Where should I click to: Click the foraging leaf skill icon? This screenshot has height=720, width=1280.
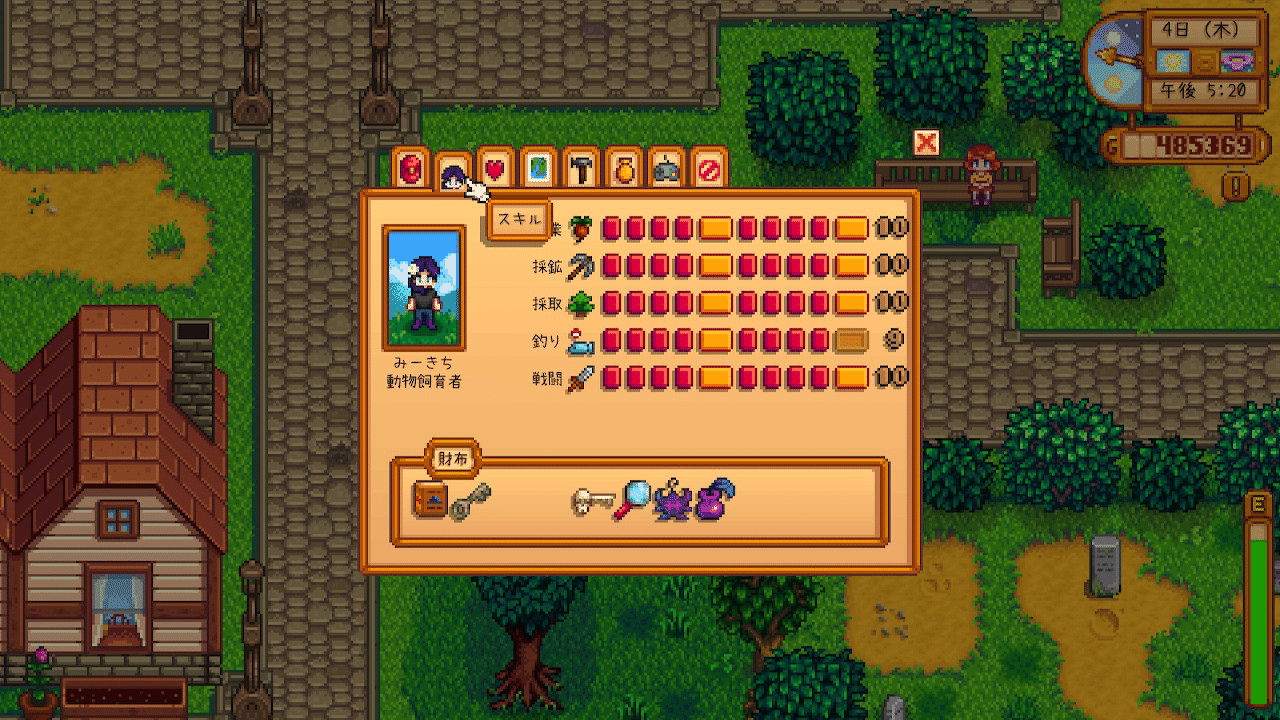click(x=581, y=302)
